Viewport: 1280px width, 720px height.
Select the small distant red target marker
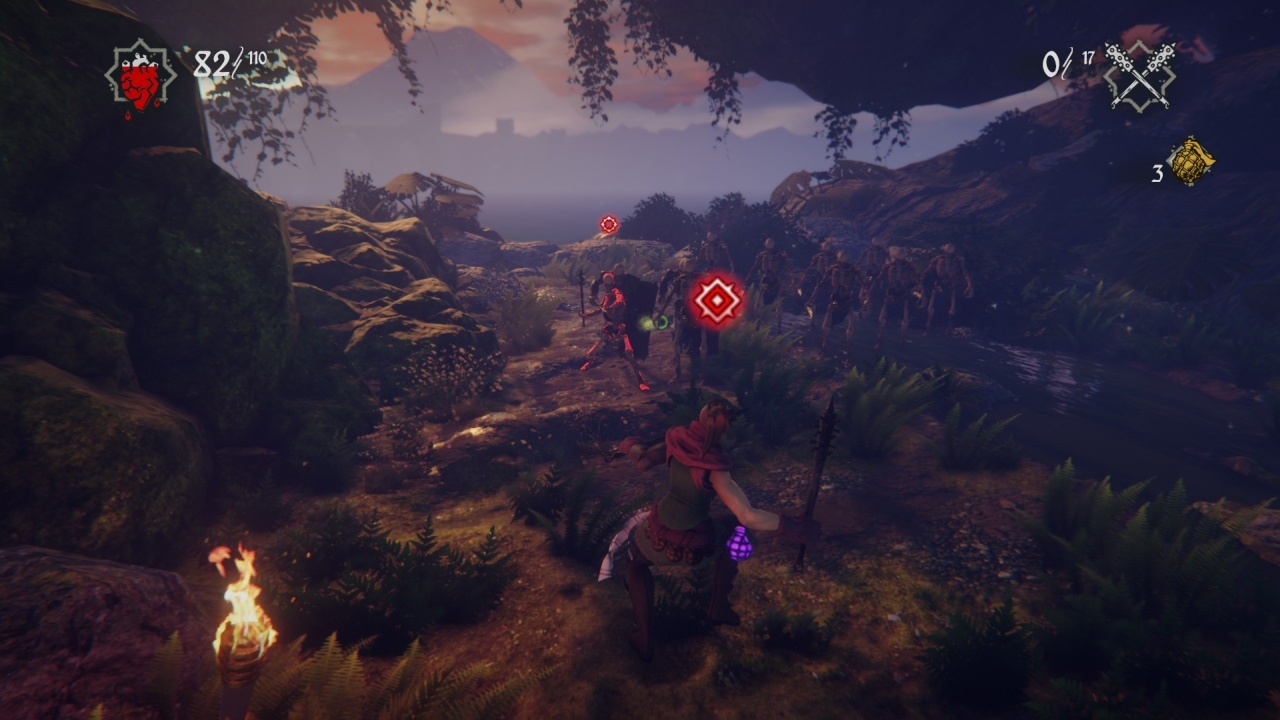tap(609, 225)
